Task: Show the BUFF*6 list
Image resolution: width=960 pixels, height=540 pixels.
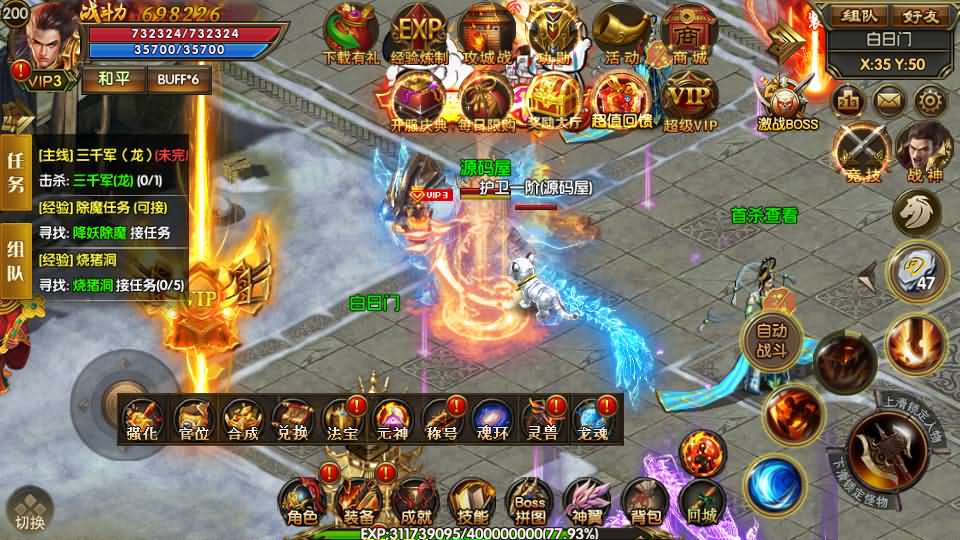Action: [179, 79]
